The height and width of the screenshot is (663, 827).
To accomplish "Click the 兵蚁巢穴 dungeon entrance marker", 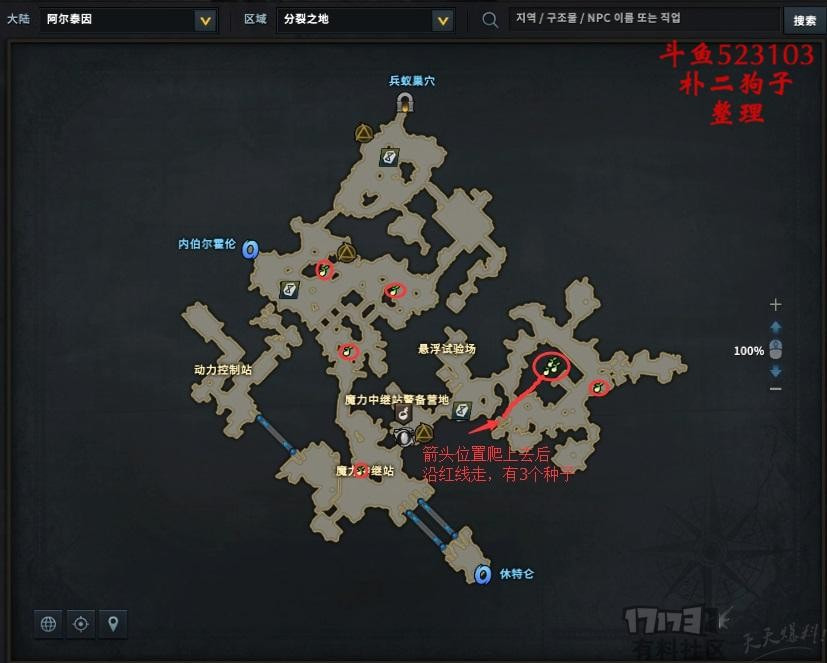I will tap(405, 101).
